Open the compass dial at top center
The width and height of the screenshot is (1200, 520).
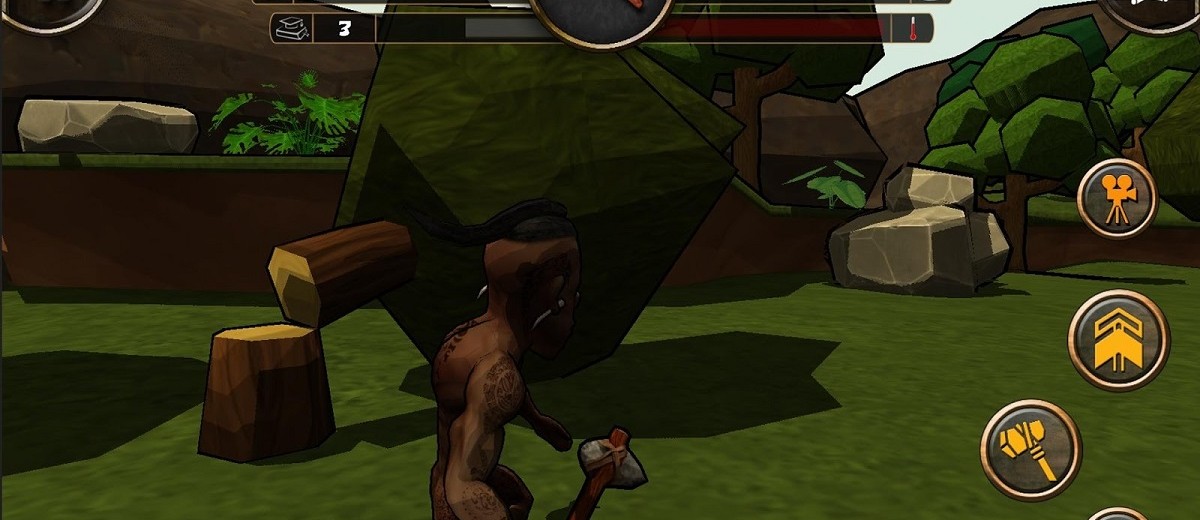click(600, 15)
